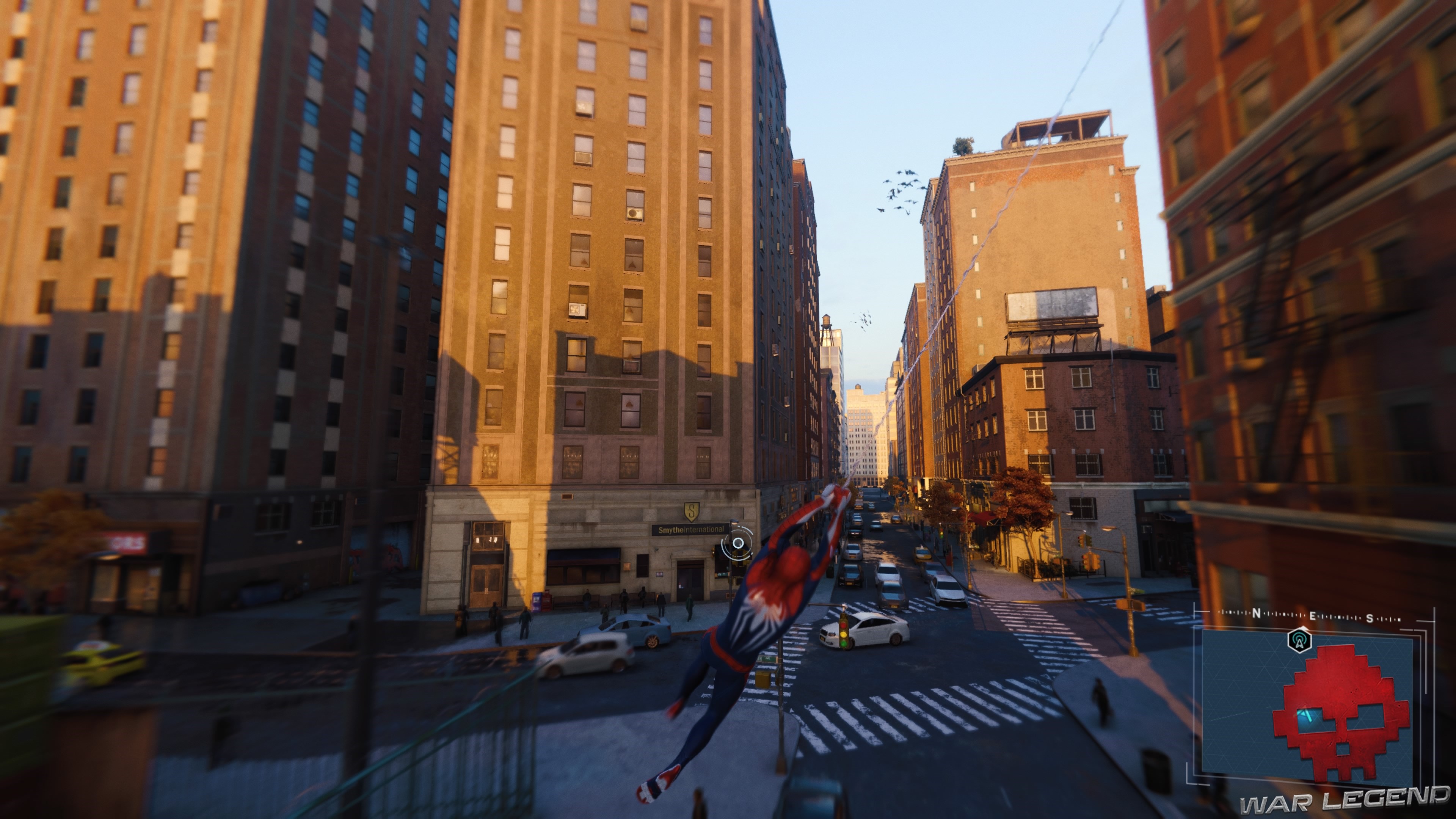Click the SmytheInternational storefront sign

click(691, 530)
